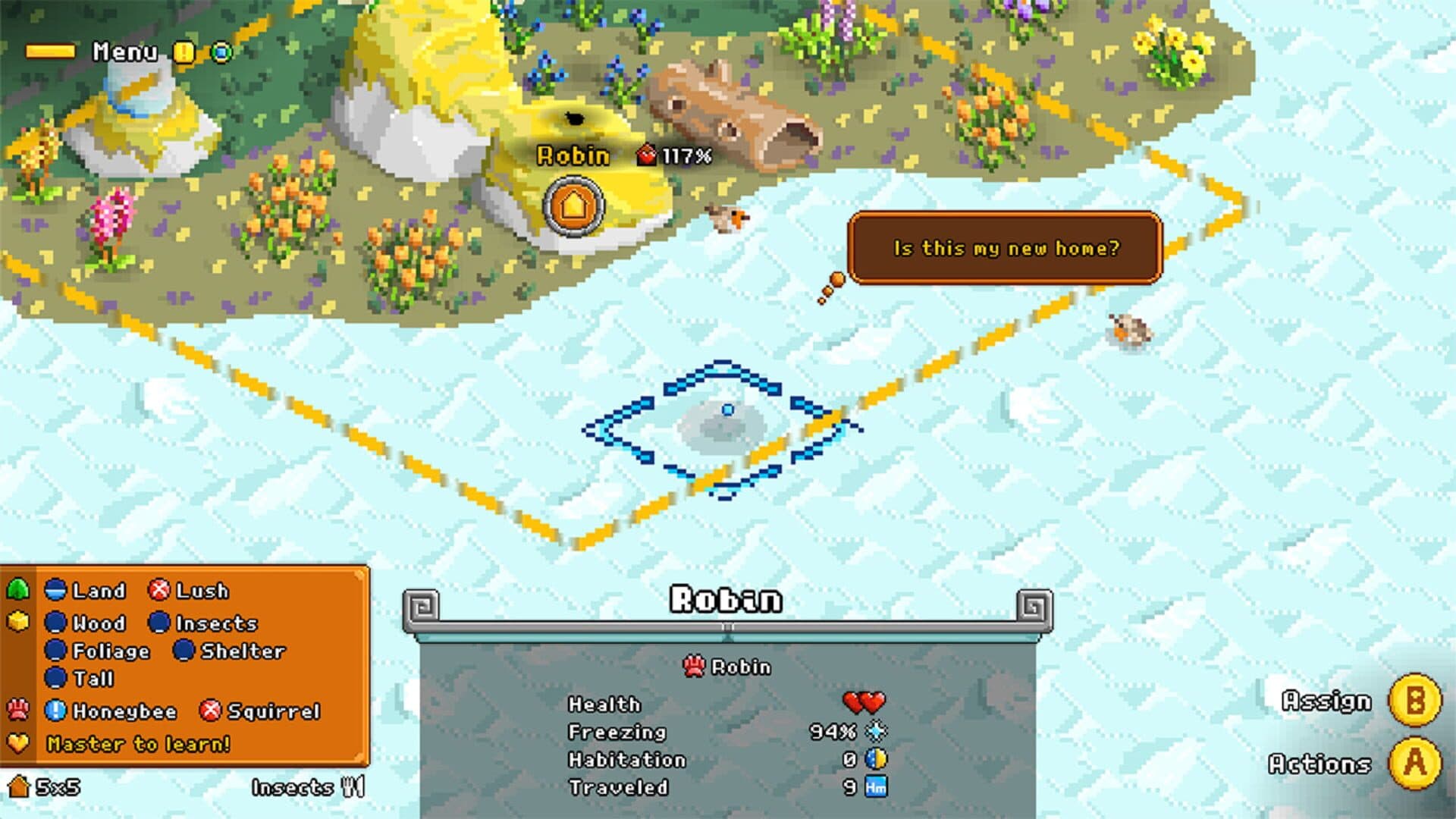1456x819 pixels.
Task: Click the house icon above the Robin nest
Action: [573, 206]
